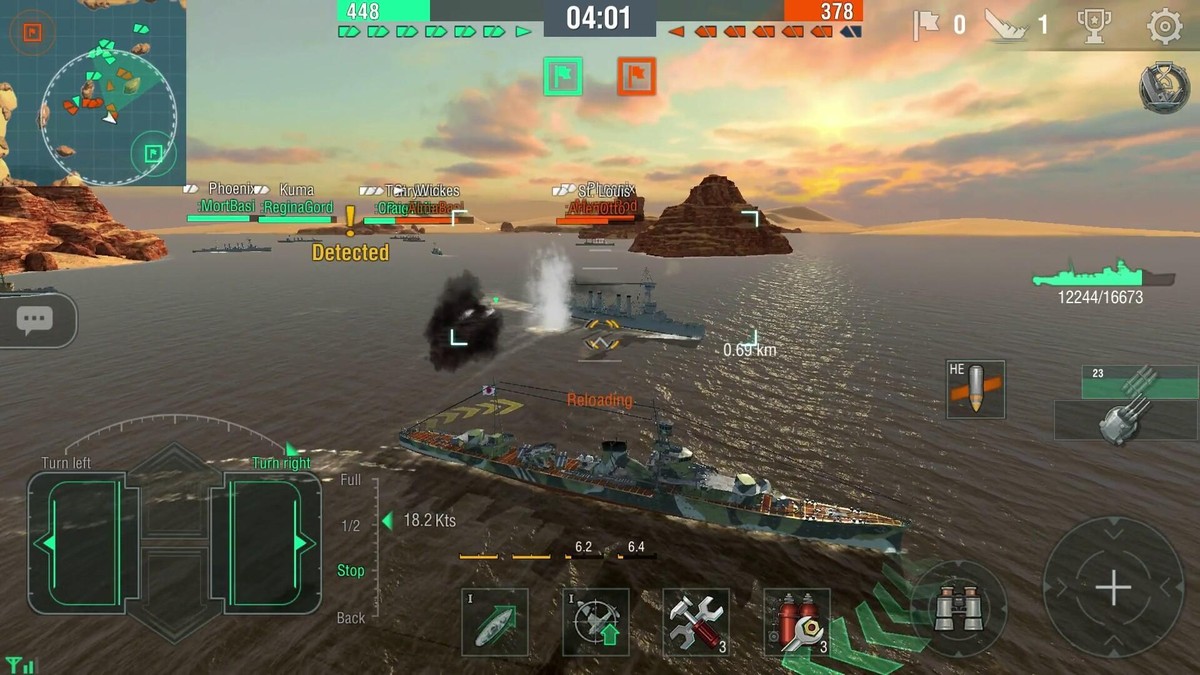Activate the radar targeting consumable
Image resolution: width=1200 pixels, height=675 pixels.
(x=596, y=622)
